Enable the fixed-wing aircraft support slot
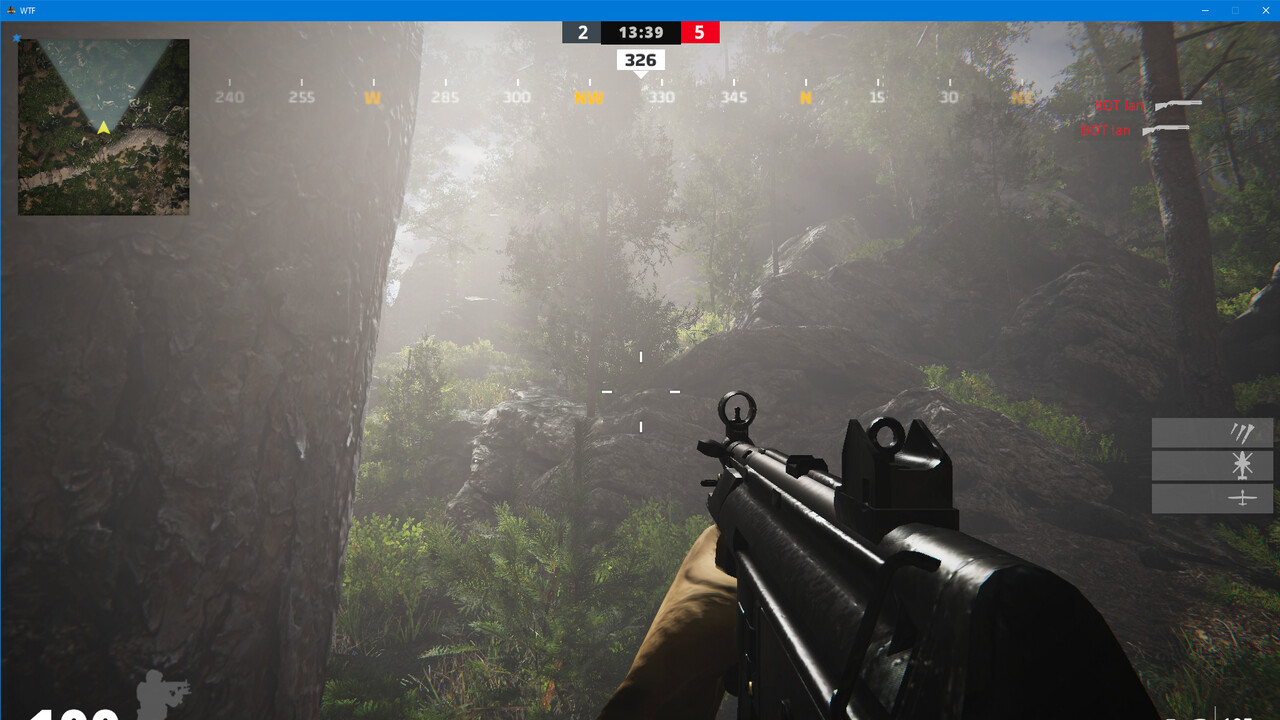Image resolution: width=1280 pixels, height=720 pixels. tap(1241, 497)
